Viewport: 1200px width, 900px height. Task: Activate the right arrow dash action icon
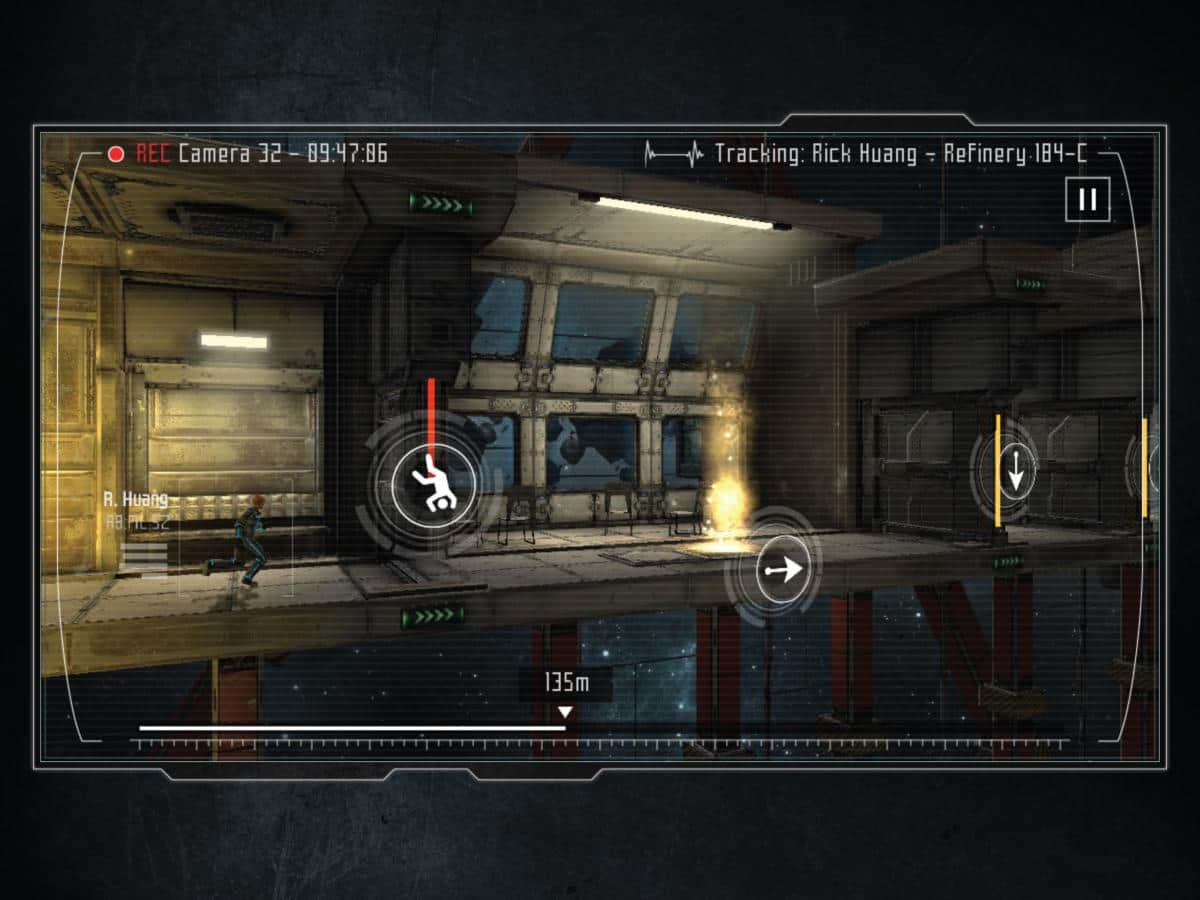click(x=782, y=570)
